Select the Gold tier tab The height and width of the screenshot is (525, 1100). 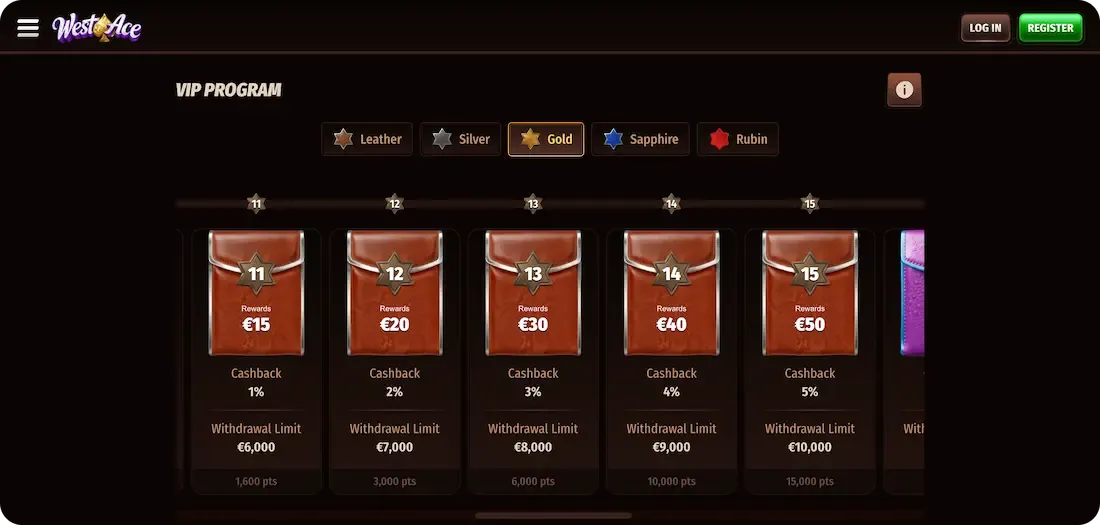(546, 139)
